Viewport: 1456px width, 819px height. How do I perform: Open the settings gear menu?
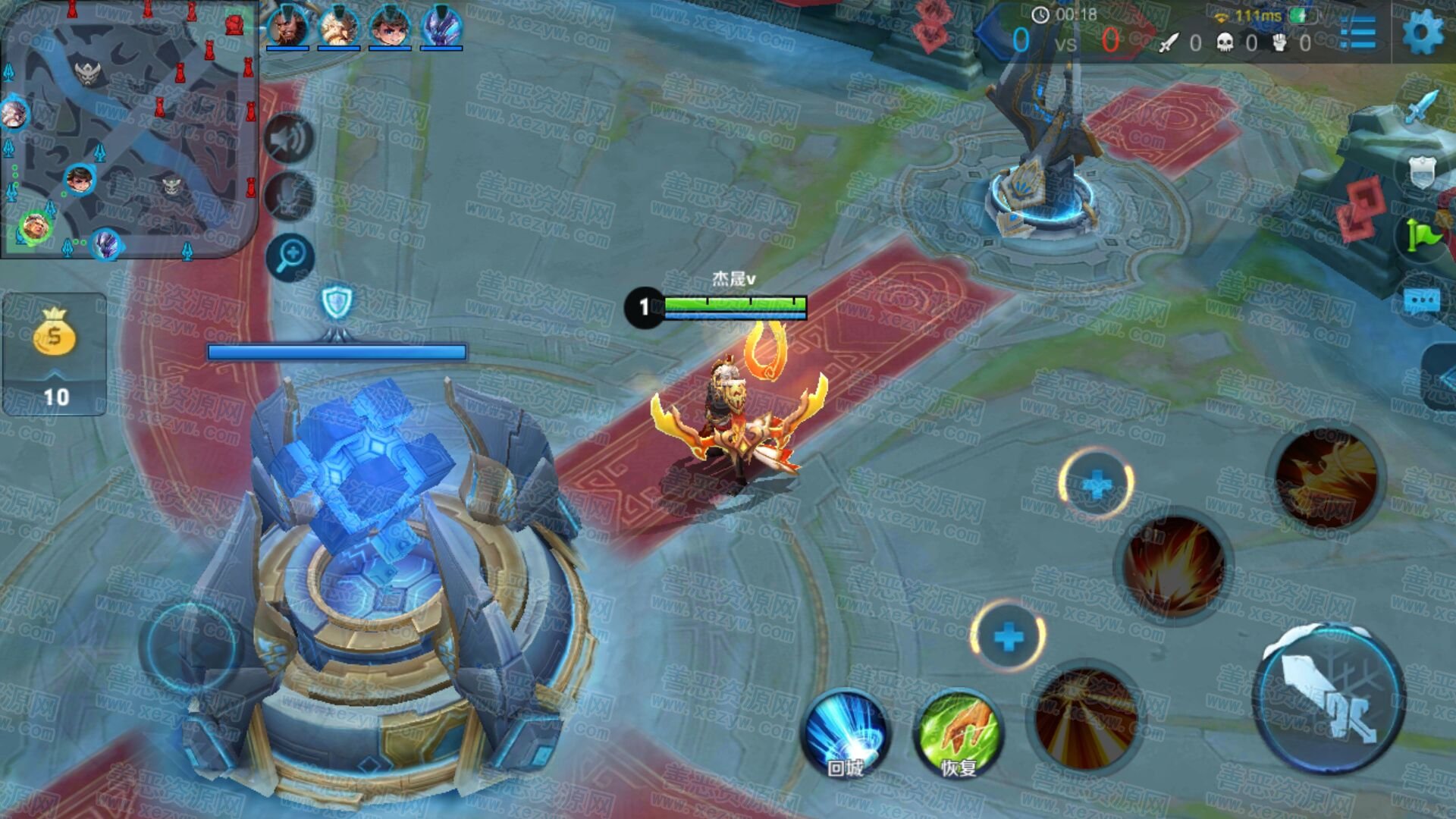click(x=1423, y=33)
